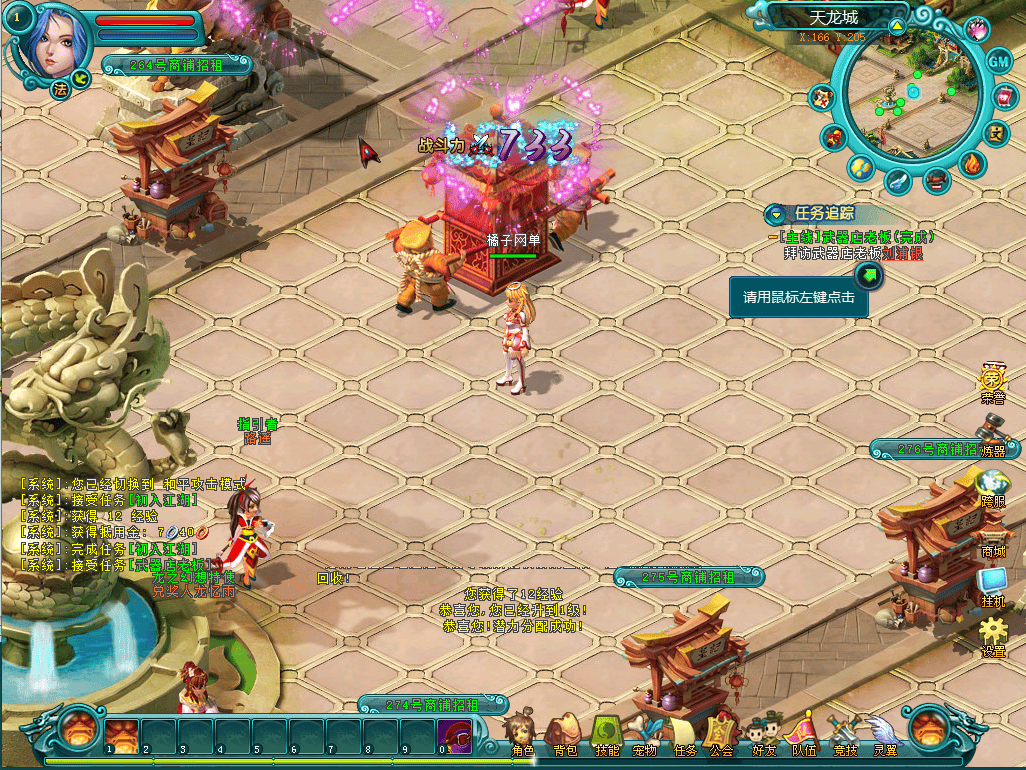Open the 公会 guild panel

coord(722,733)
